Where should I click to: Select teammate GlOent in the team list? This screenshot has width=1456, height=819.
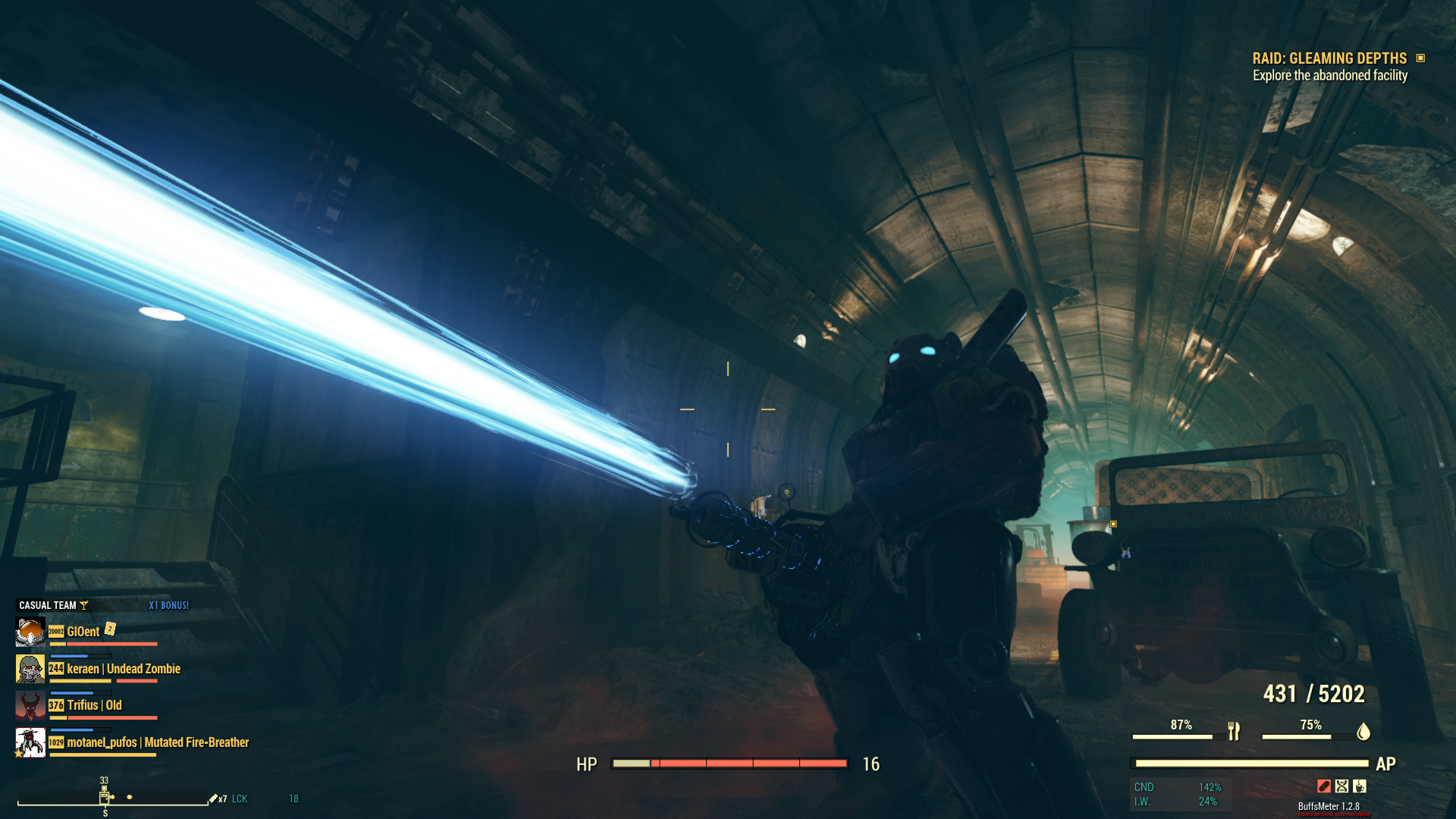(x=83, y=632)
